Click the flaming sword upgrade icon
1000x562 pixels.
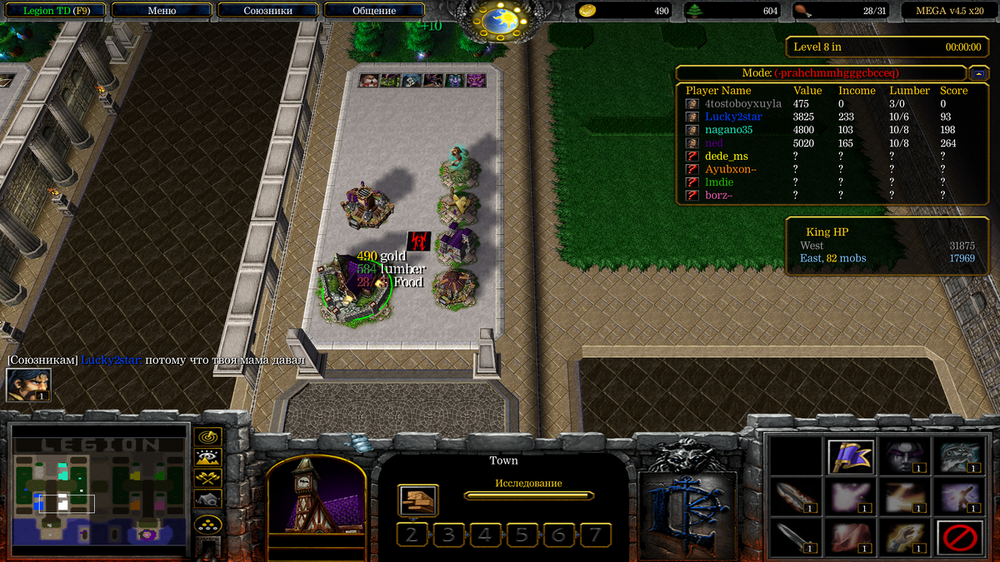pos(797,497)
